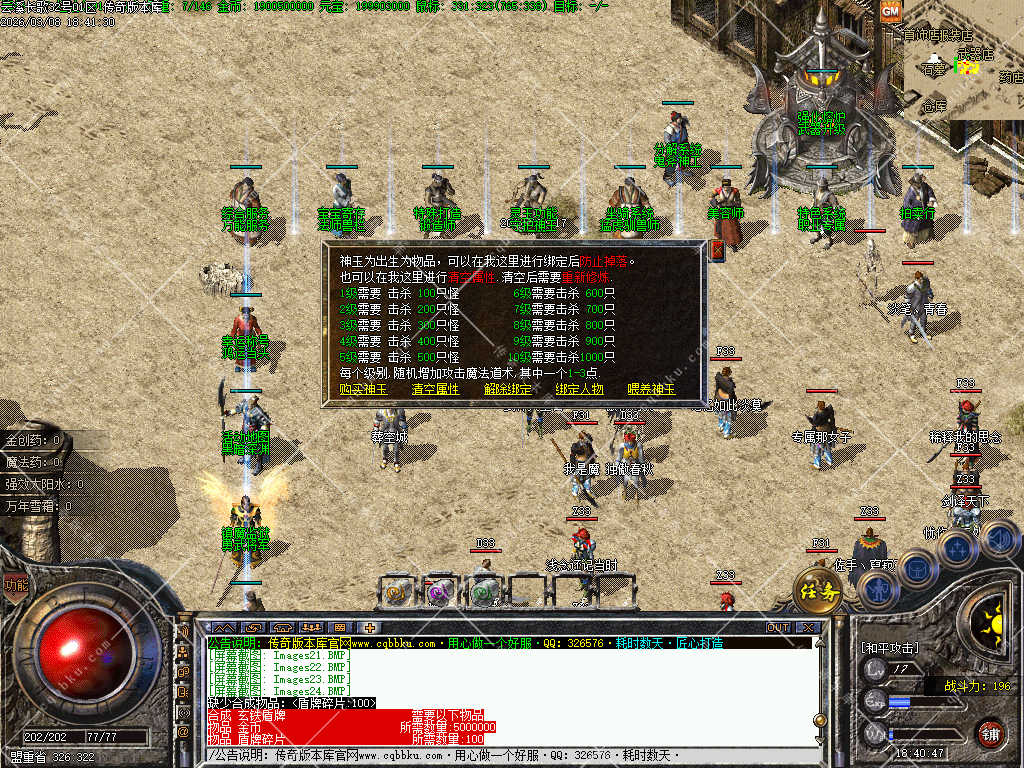Click the 功能 function button
The height and width of the screenshot is (768, 1024).
point(15,585)
